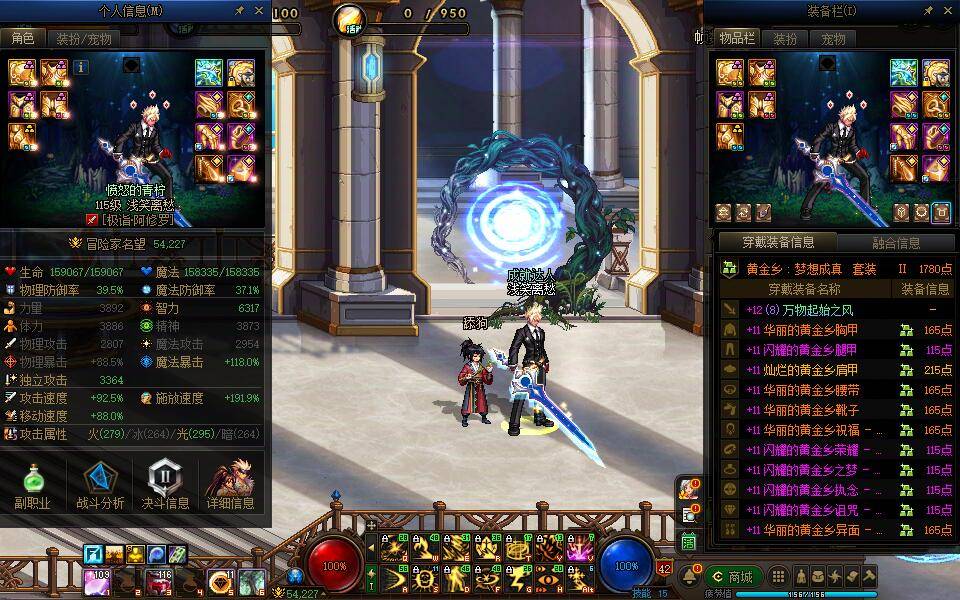Open 战斗分析 combat analysis
This screenshot has height=600, width=960.
(100, 486)
